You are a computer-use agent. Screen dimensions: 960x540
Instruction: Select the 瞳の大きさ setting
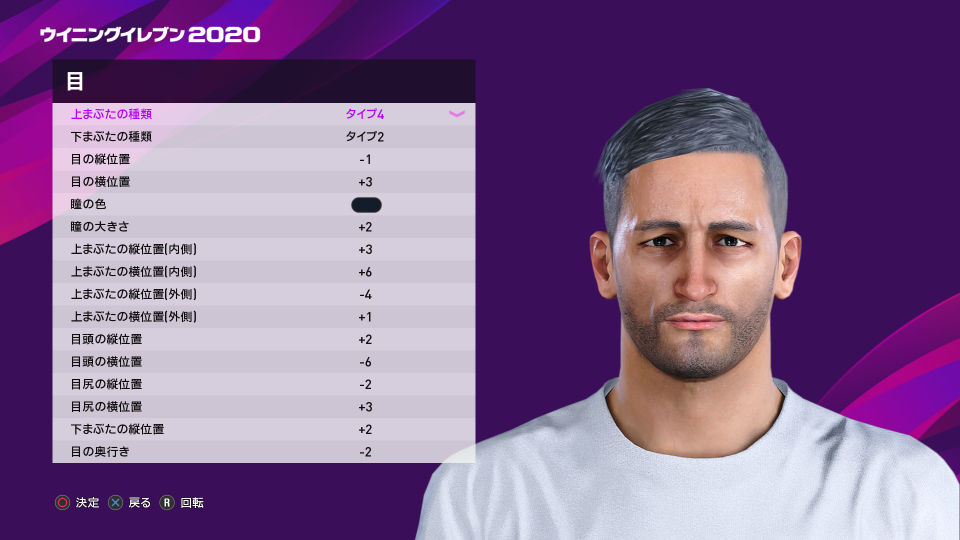coord(263,227)
